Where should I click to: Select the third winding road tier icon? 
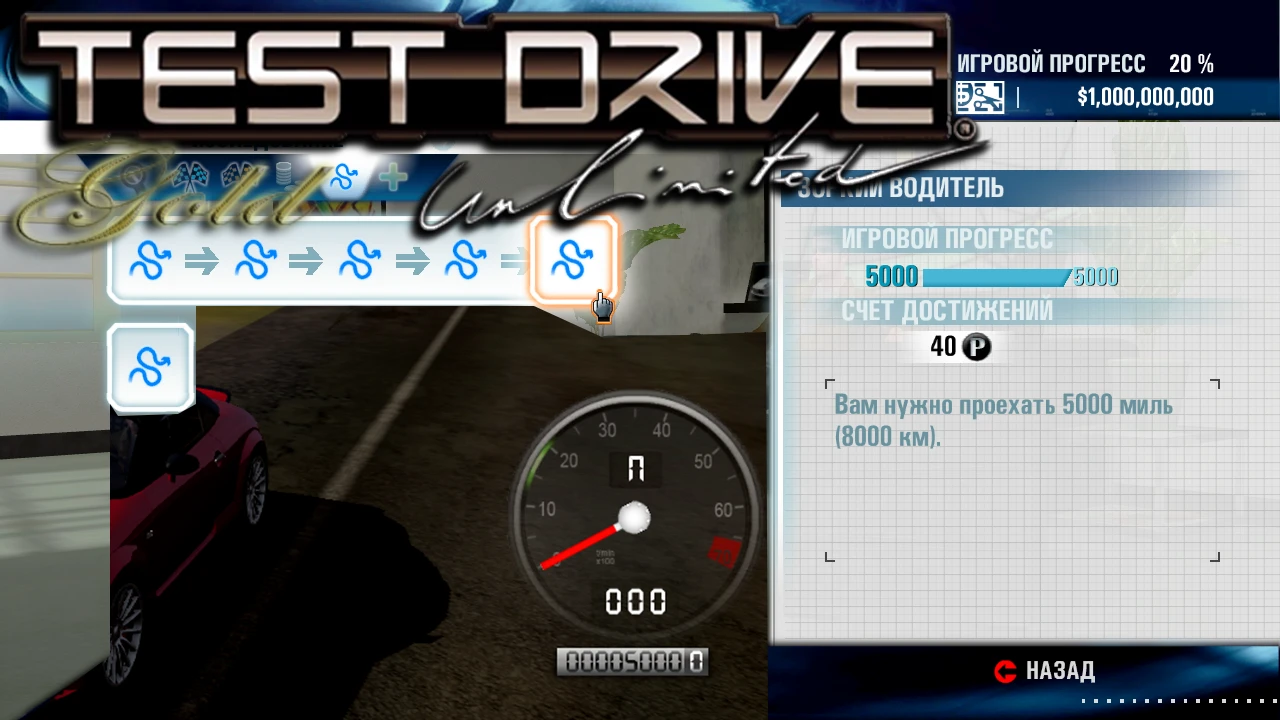coord(360,261)
